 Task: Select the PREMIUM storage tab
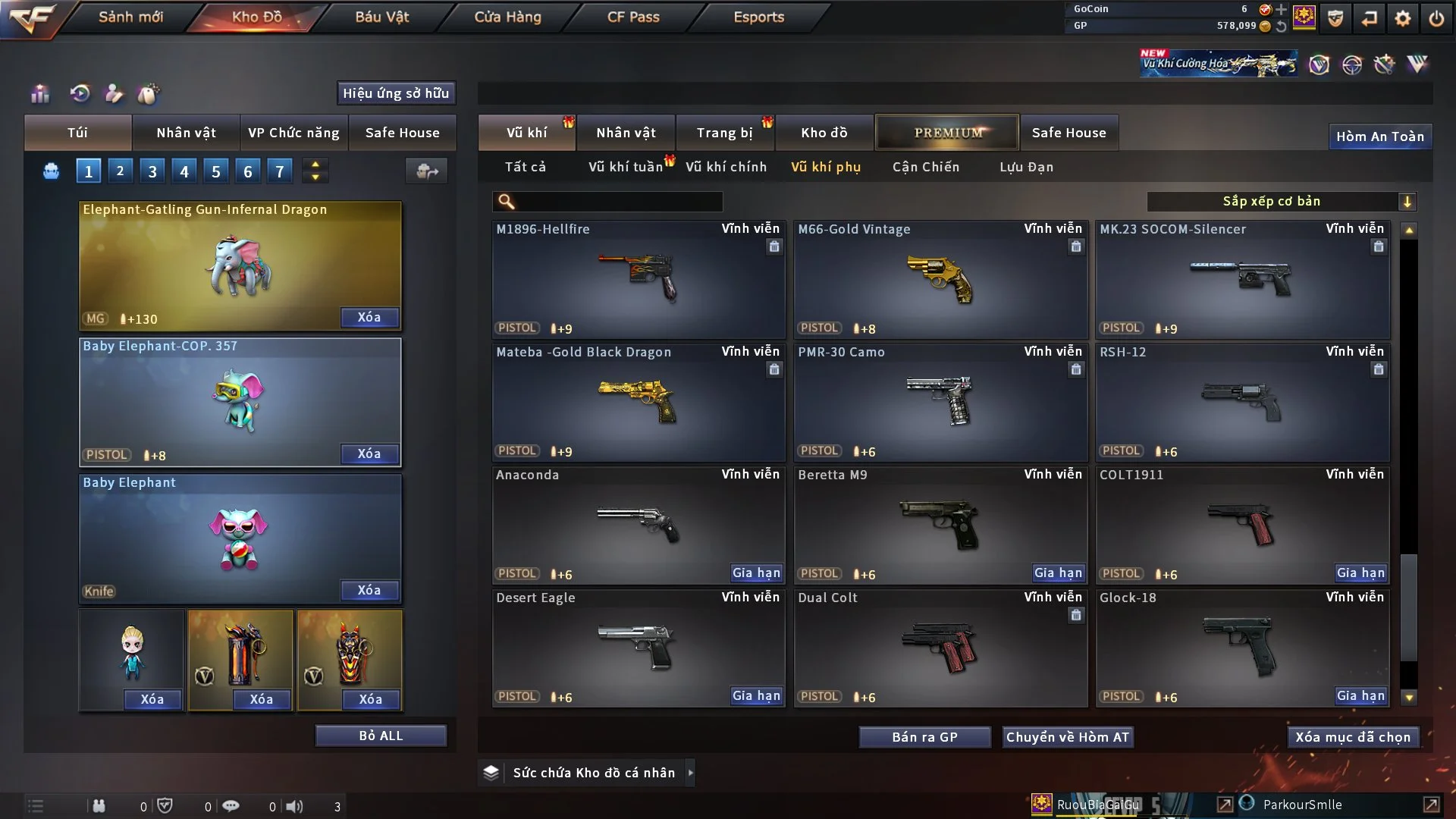(948, 133)
